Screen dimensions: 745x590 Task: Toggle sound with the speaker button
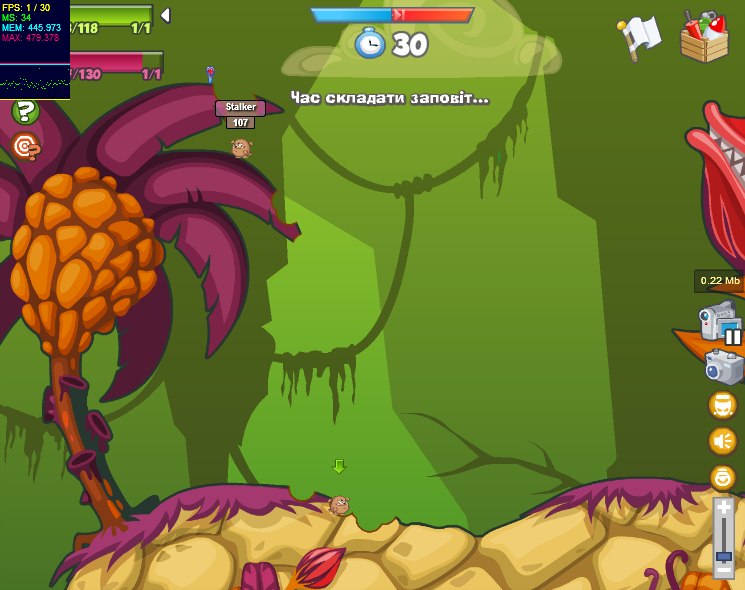(722, 441)
